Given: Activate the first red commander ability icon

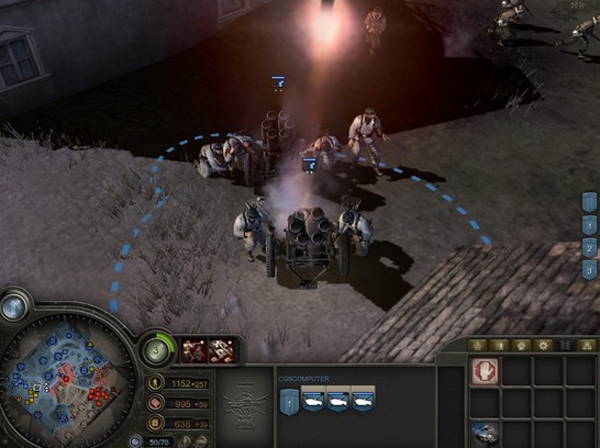Looking at the screenshot, I should (191, 350).
